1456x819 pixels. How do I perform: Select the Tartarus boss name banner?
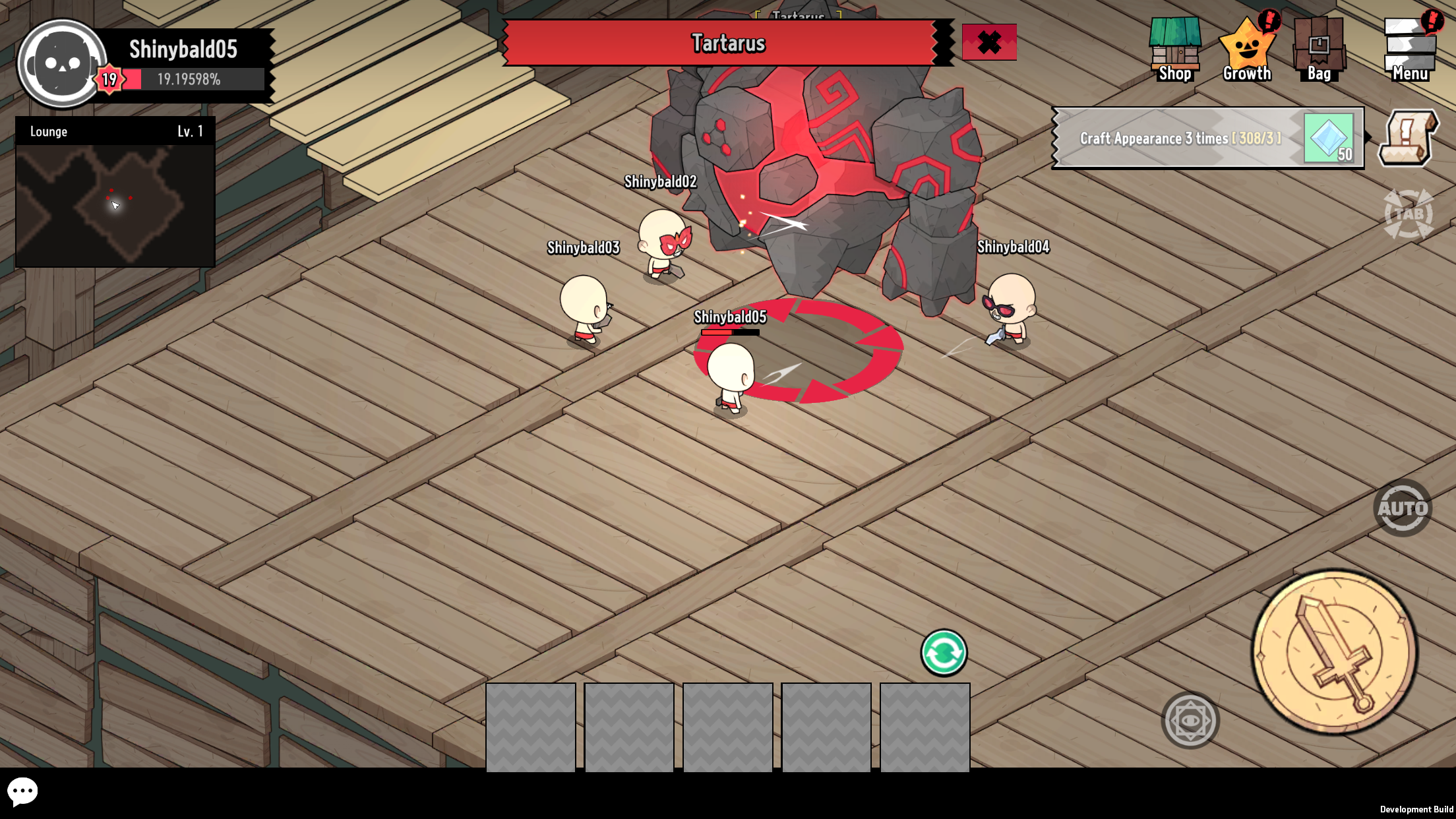click(727, 44)
